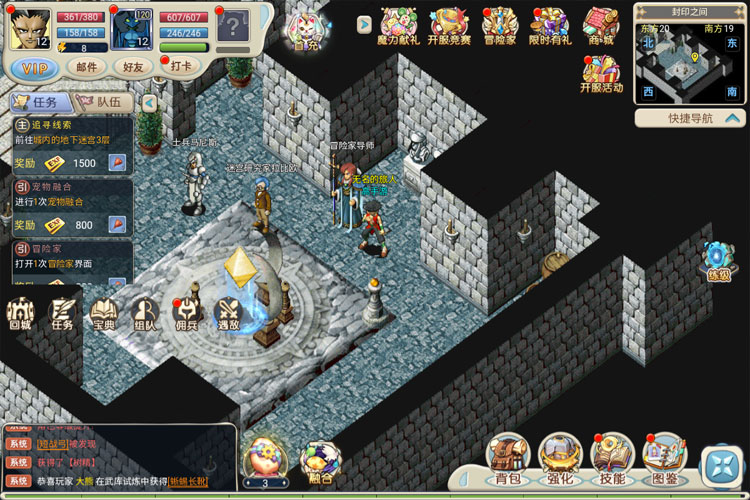Viewport: 750px width, 500px height.
Task: Click the 封印之间 minimap
Action: click(689, 62)
